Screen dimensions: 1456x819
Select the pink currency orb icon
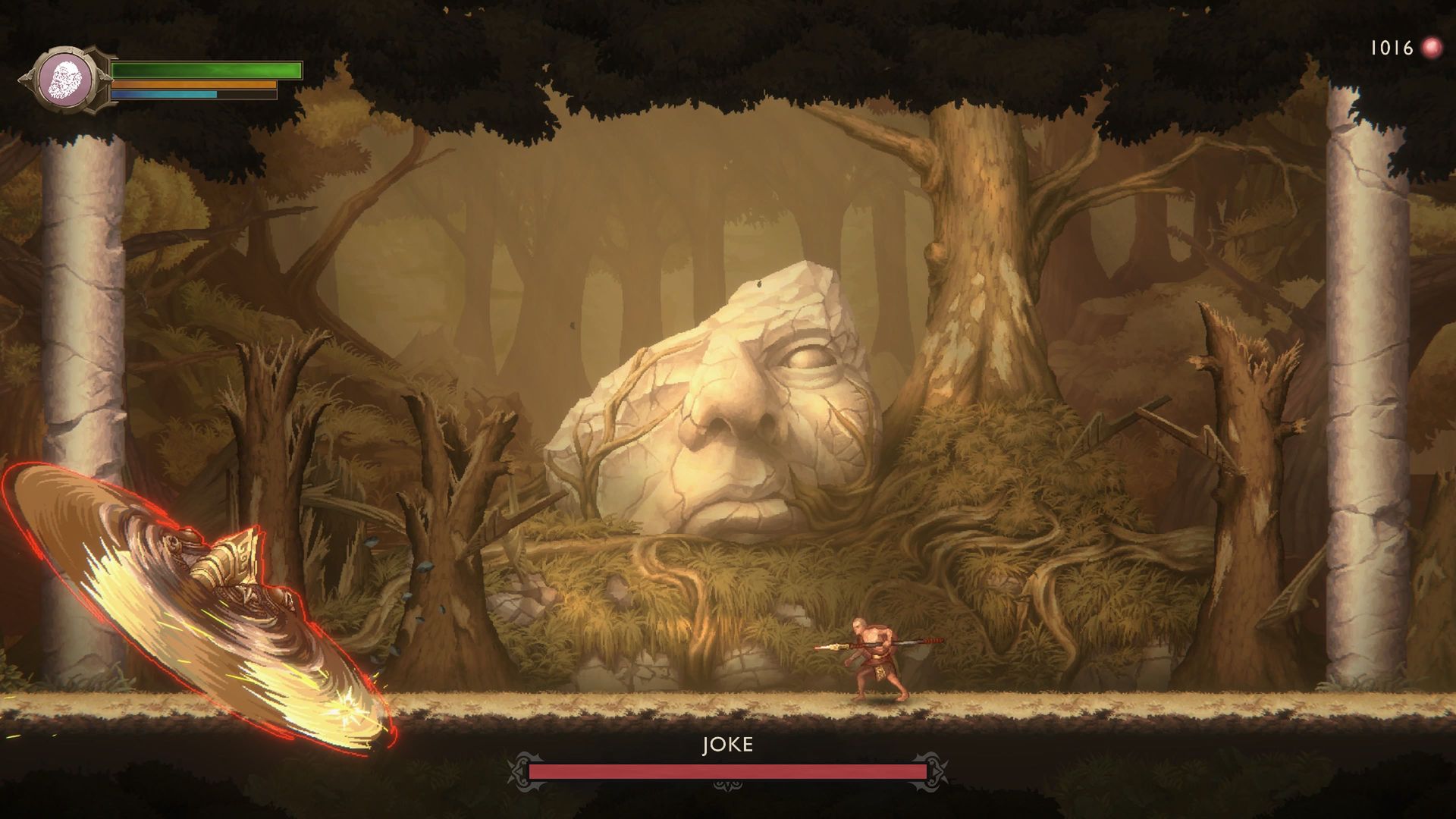tap(1431, 49)
